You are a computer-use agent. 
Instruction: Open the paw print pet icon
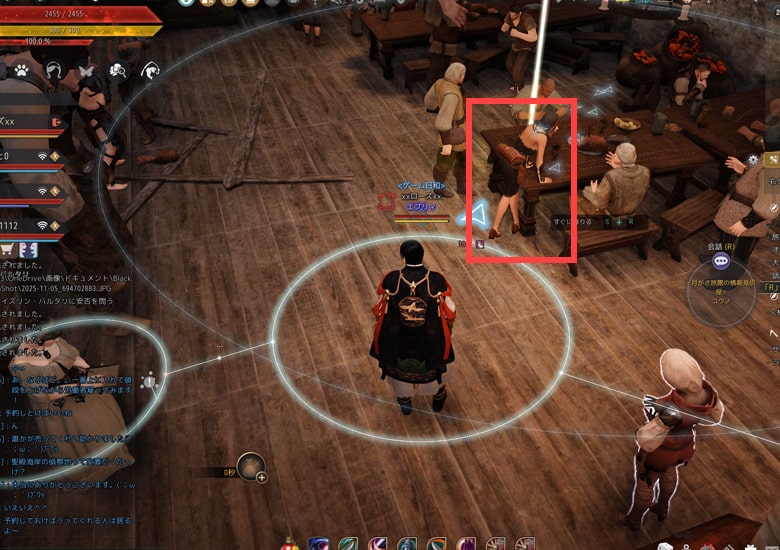point(22,70)
